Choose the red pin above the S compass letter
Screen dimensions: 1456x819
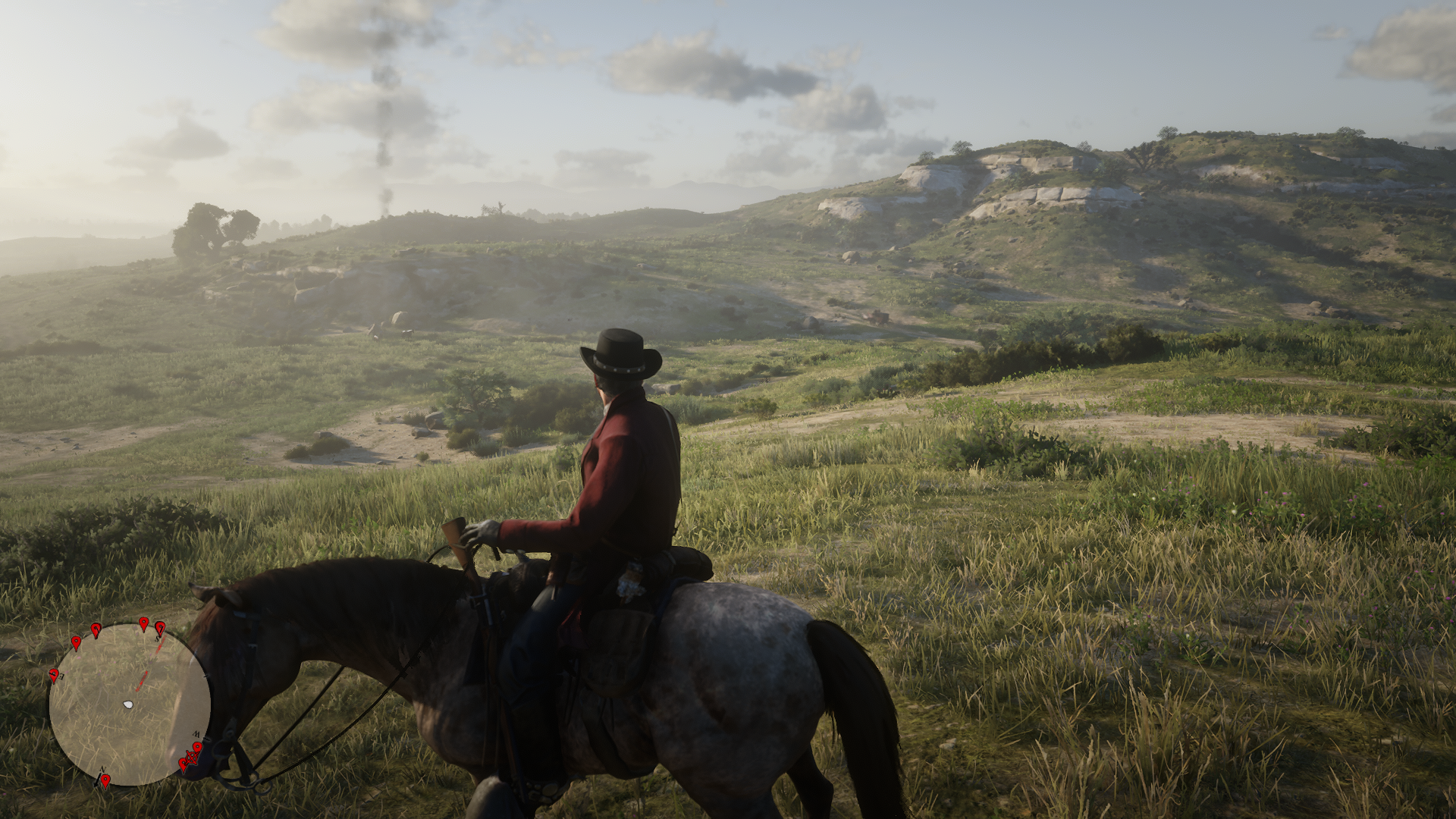[x=160, y=628]
